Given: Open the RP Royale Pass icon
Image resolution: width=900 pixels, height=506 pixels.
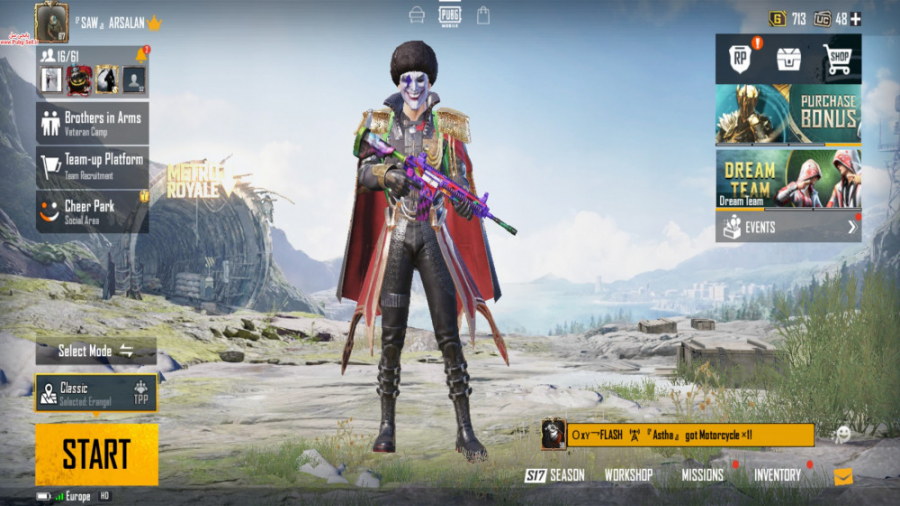Looking at the screenshot, I should tap(740, 59).
